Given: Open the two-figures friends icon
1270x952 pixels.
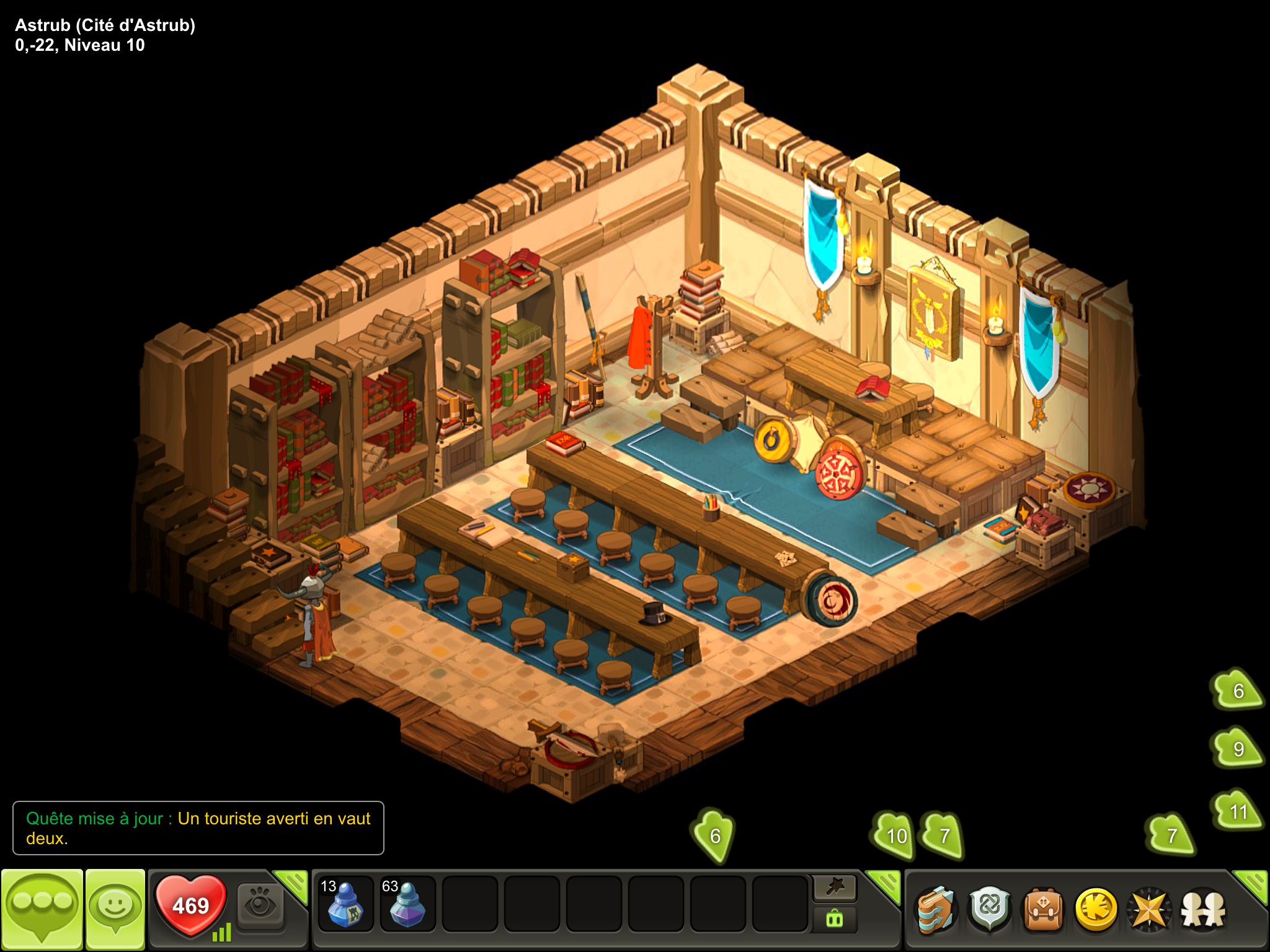Looking at the screenshot, I should [1203, 910].
